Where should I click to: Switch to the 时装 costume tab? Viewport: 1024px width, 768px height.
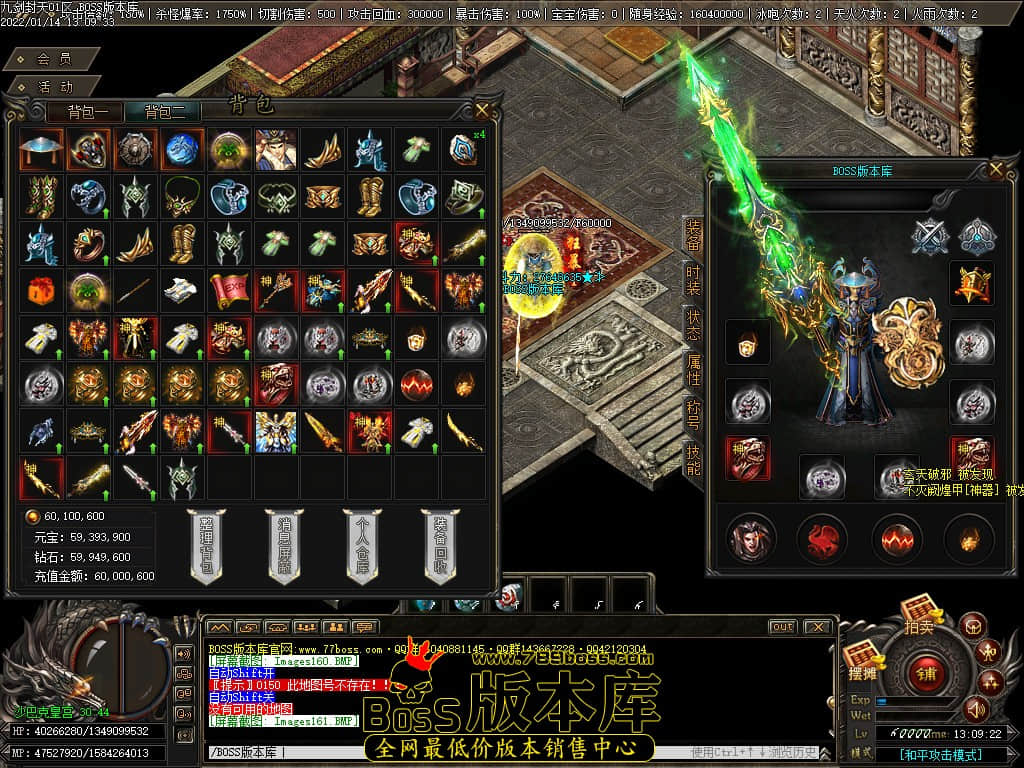pos(692,279)
